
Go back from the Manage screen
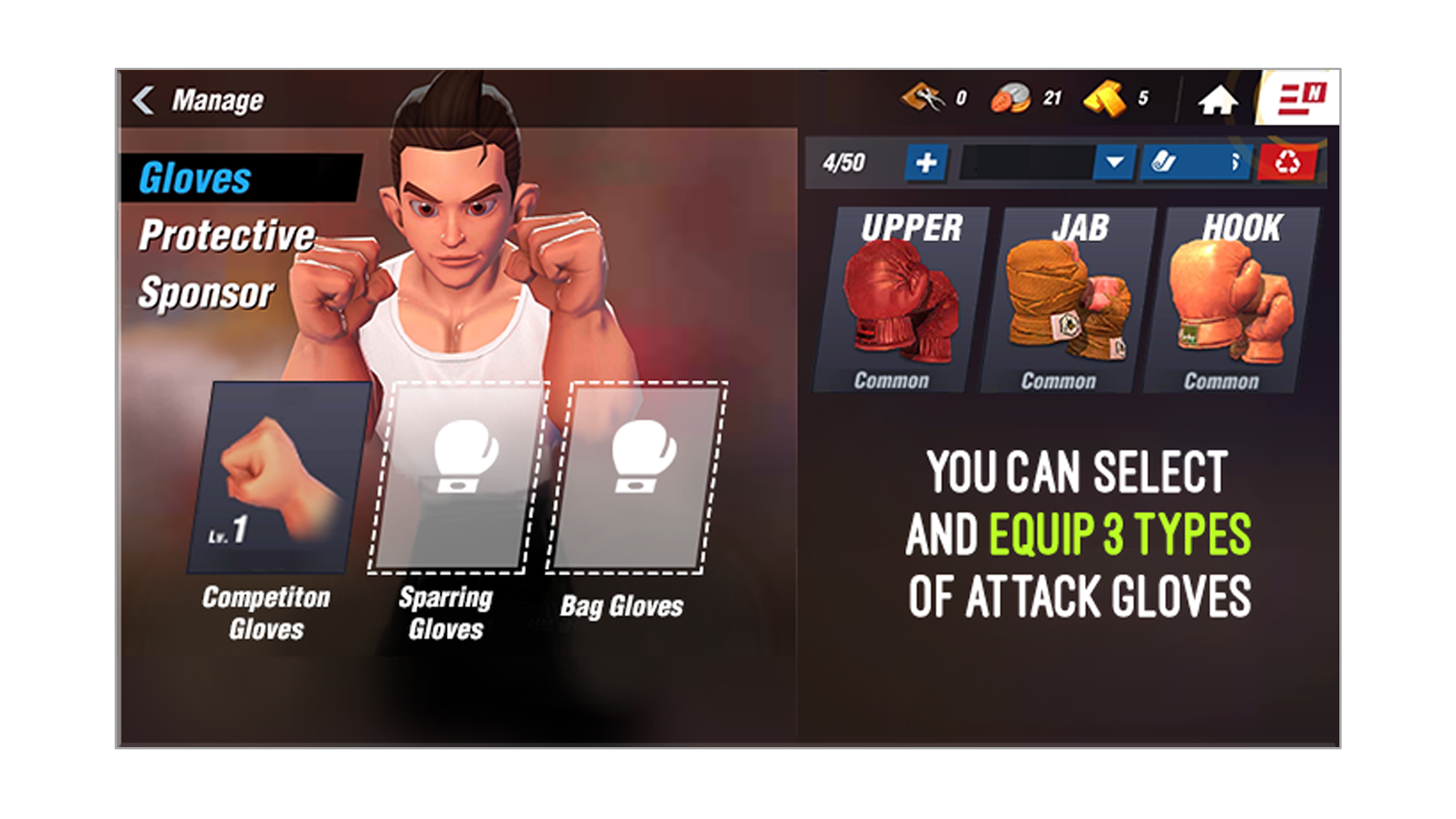[144, 100]
